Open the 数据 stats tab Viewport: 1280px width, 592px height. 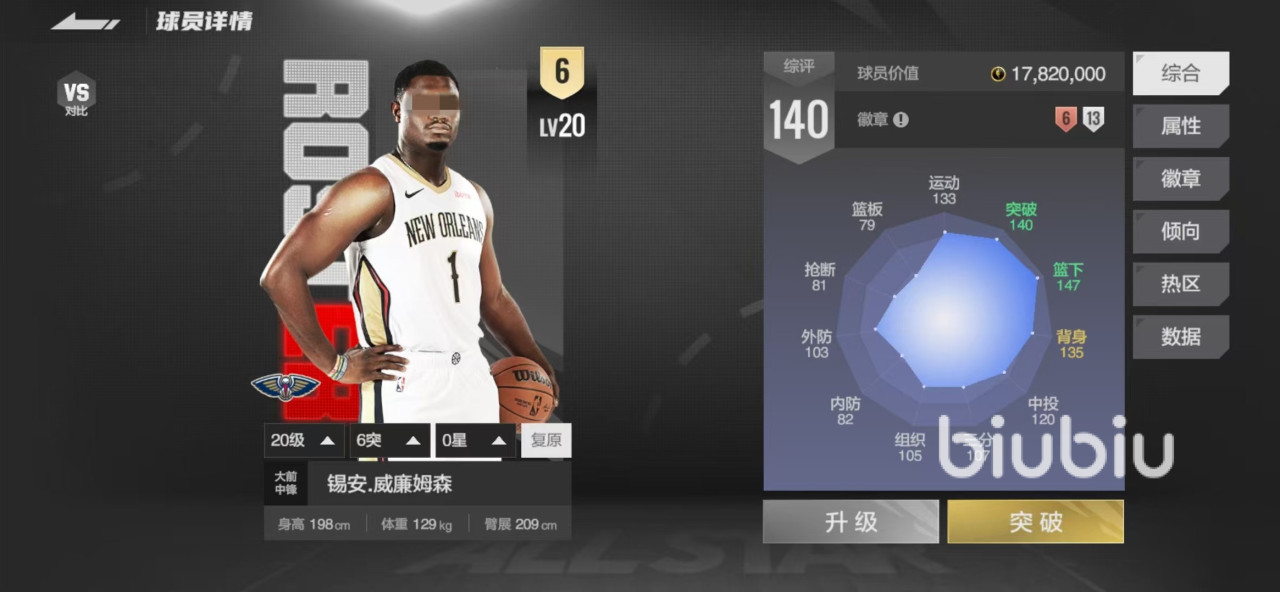(1180, 336)
